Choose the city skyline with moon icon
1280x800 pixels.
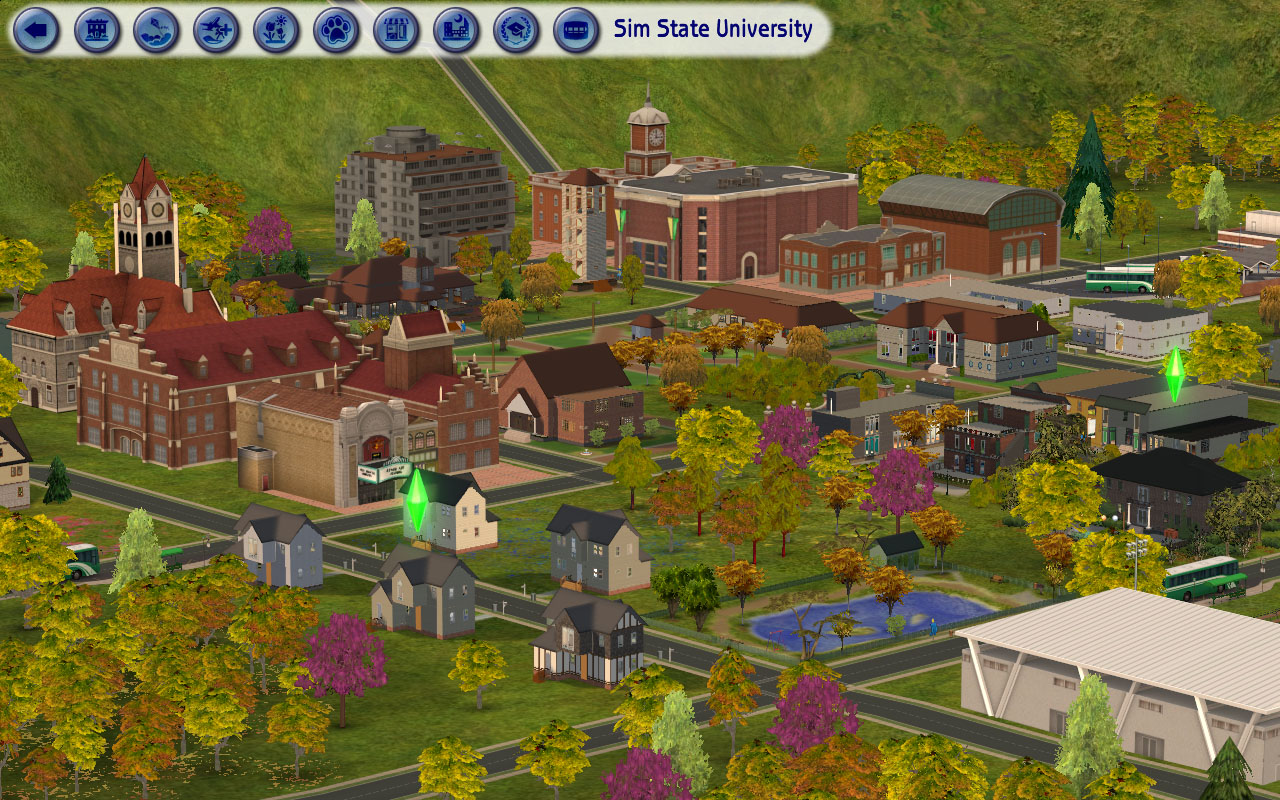click(457, 30)
